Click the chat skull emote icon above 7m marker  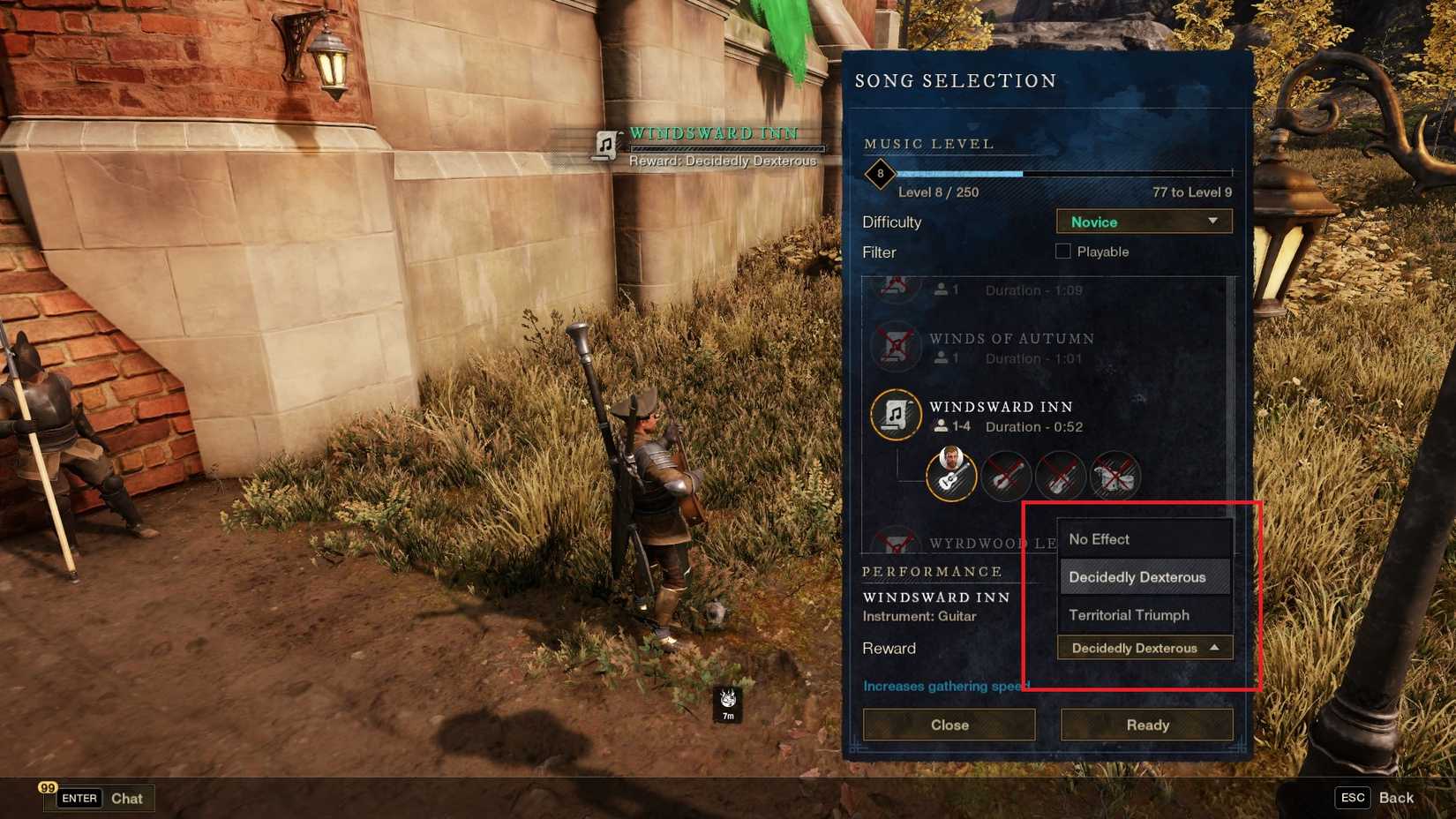pos(726,700)
